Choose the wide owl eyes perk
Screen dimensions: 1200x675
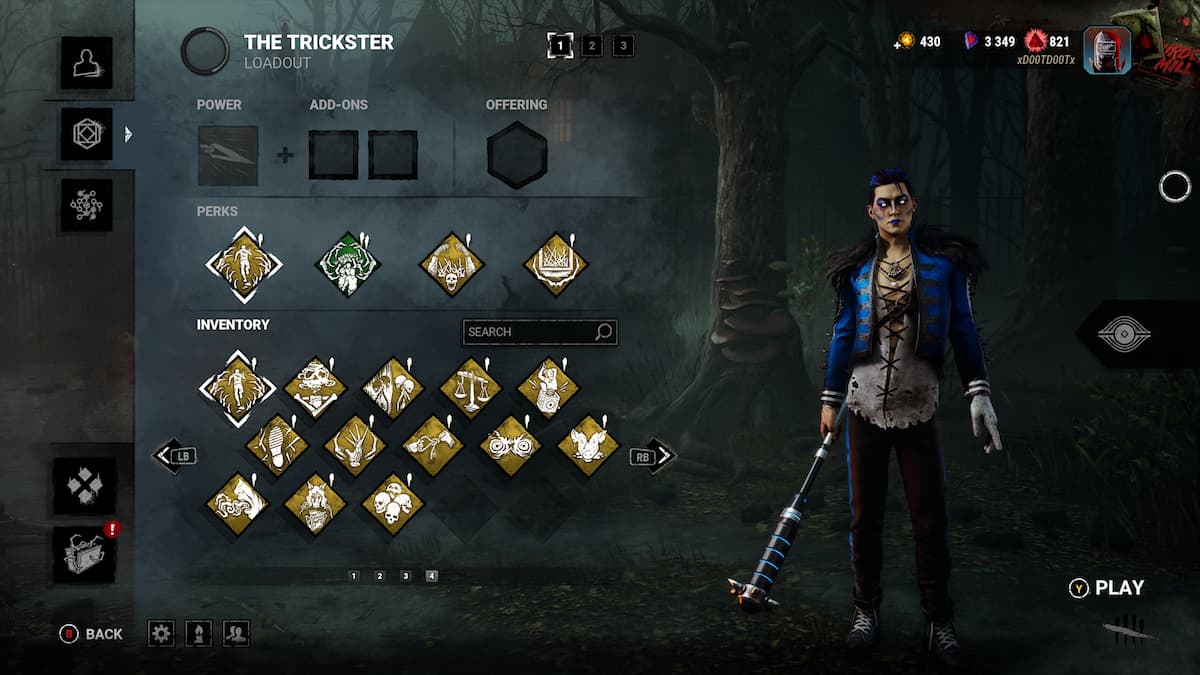510,446
